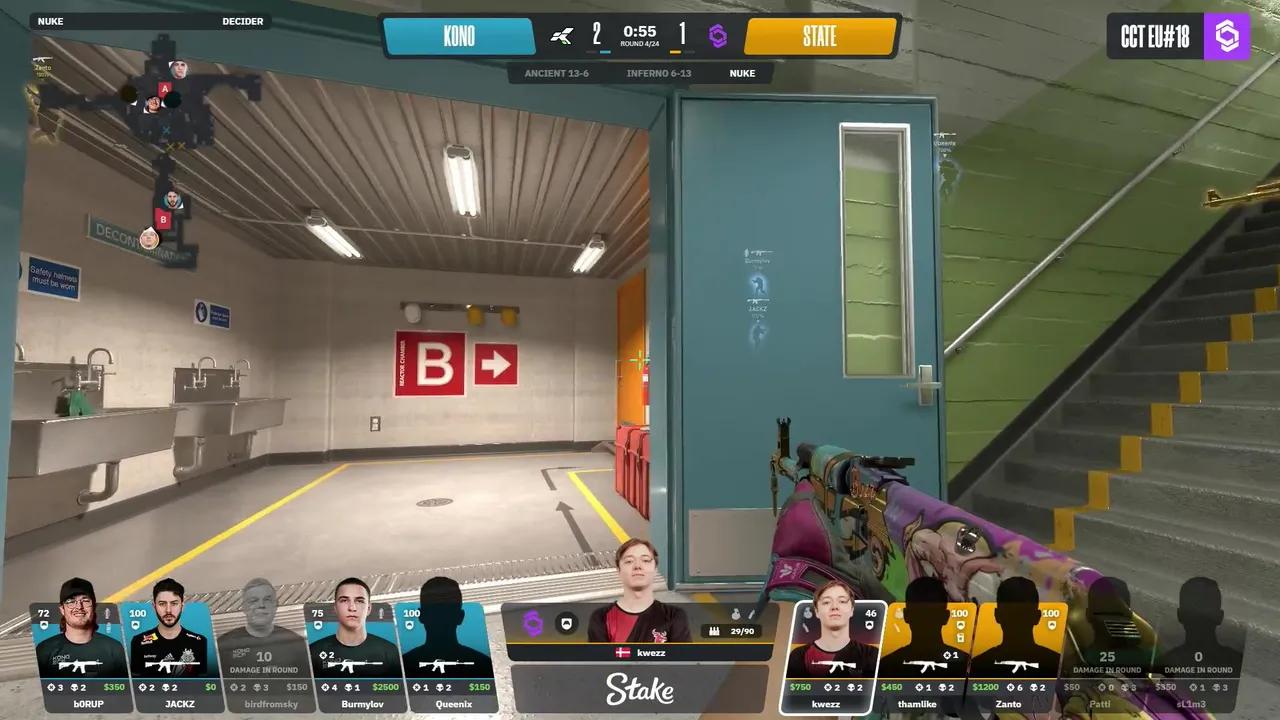
Task: Click the bullet ammo icon showing 29/90
Action: coord(714,631)
